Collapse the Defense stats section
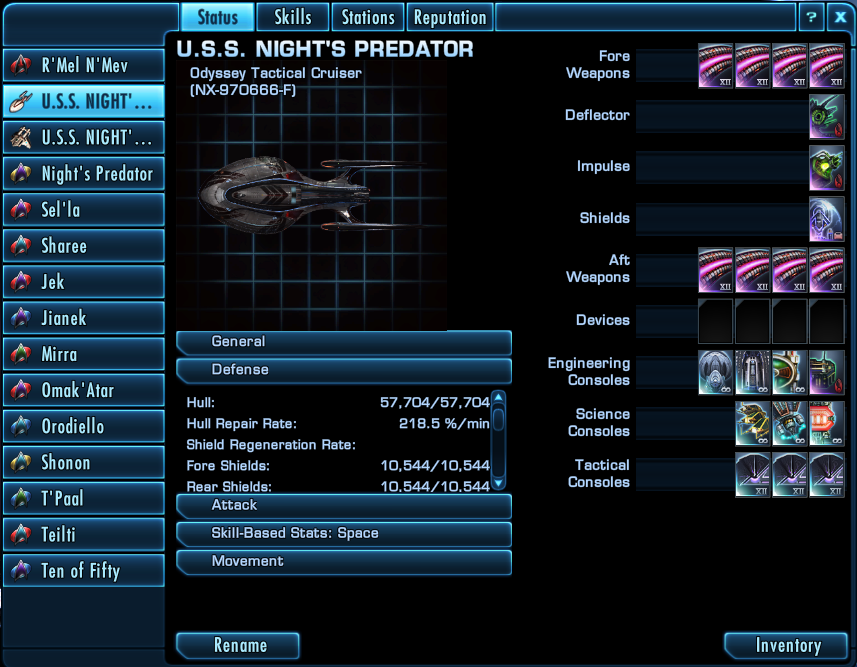The width and height of the screenshot is (857, 667). 343,370
